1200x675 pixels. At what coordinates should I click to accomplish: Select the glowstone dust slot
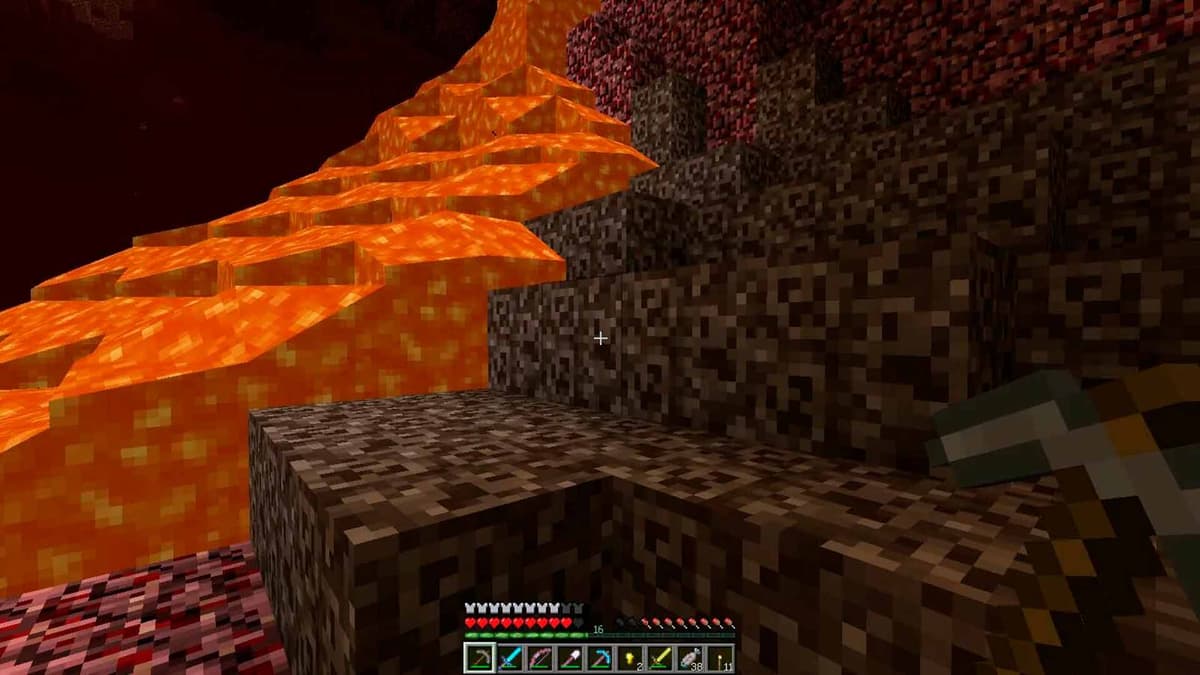[x=629, y=658]
